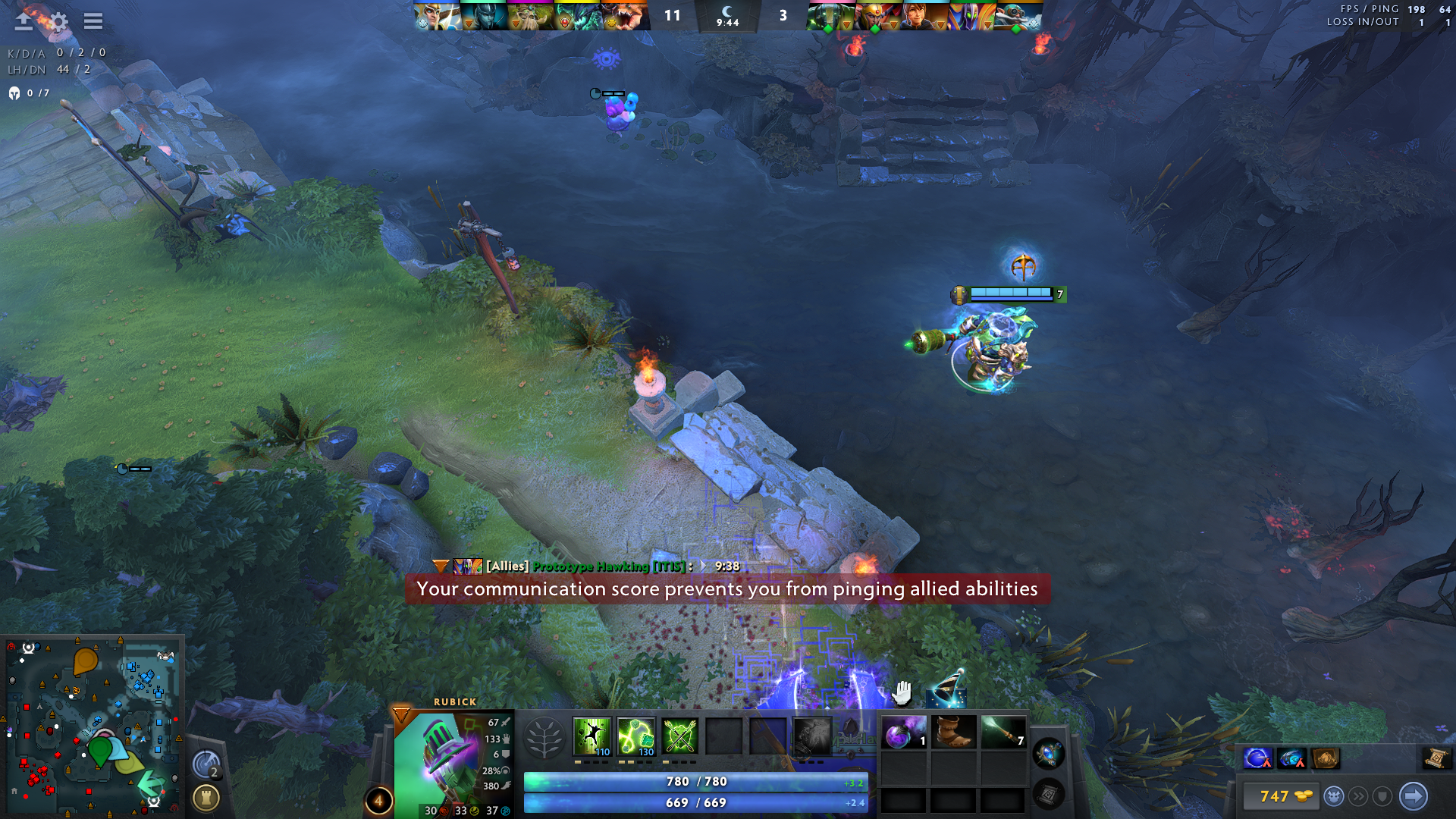Use the purple orb inventory item
This screenshot has width=1456, height=819.
[x=903, y=733]
